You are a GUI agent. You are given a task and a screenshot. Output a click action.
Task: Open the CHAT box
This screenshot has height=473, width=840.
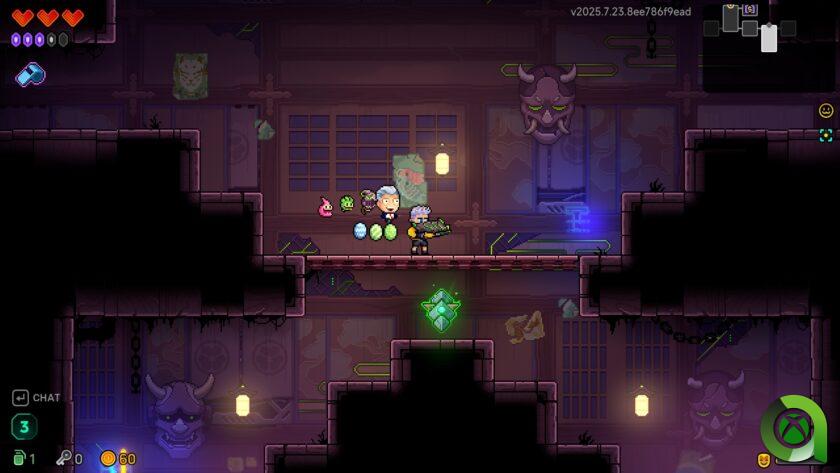click(36, 398)
